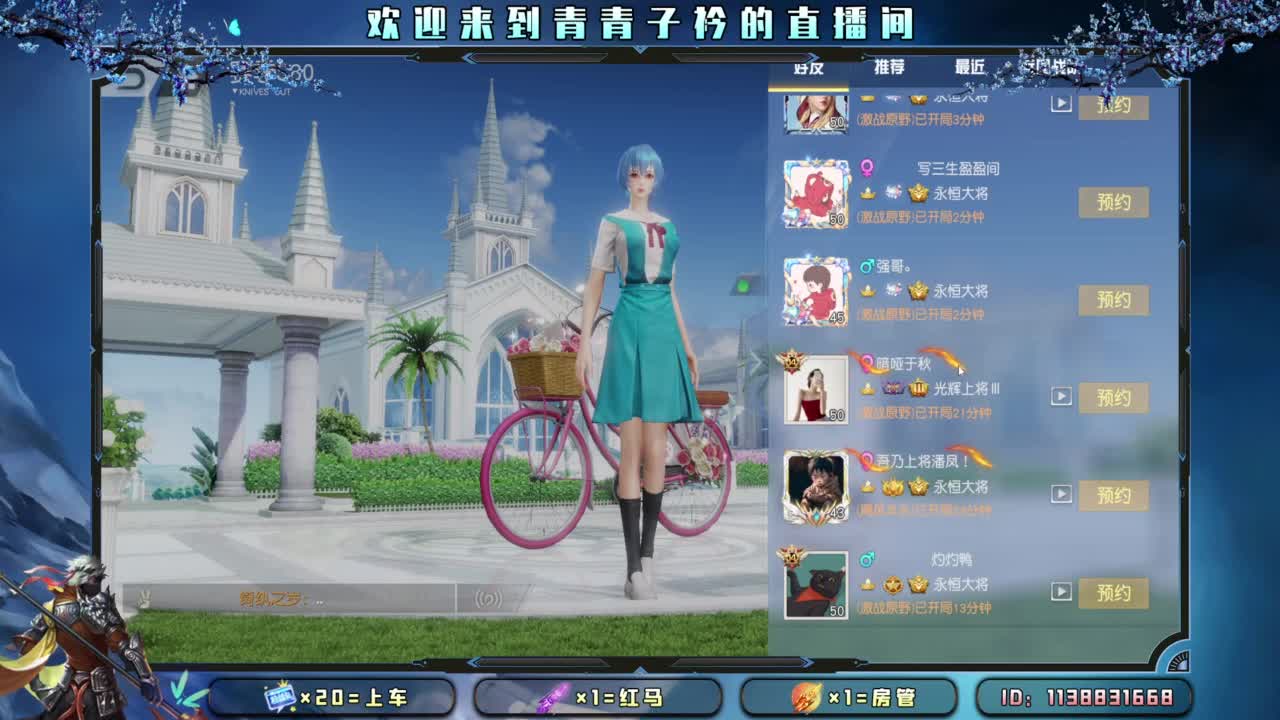Click the purple spear 红马 gift icon
1280x720 pixels.
553,700
